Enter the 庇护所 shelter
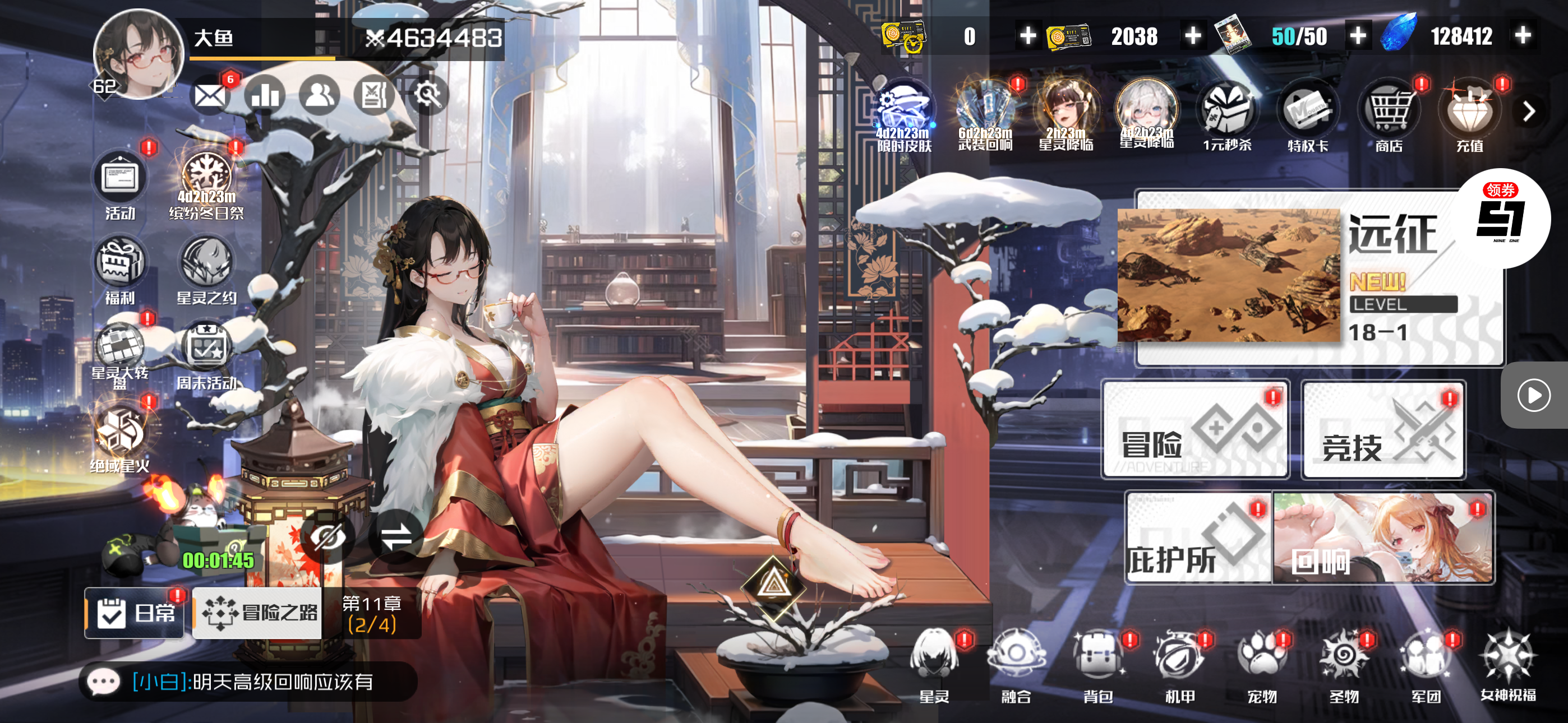This screenshot has height=723, width=1568. (x=1198, y=539)
